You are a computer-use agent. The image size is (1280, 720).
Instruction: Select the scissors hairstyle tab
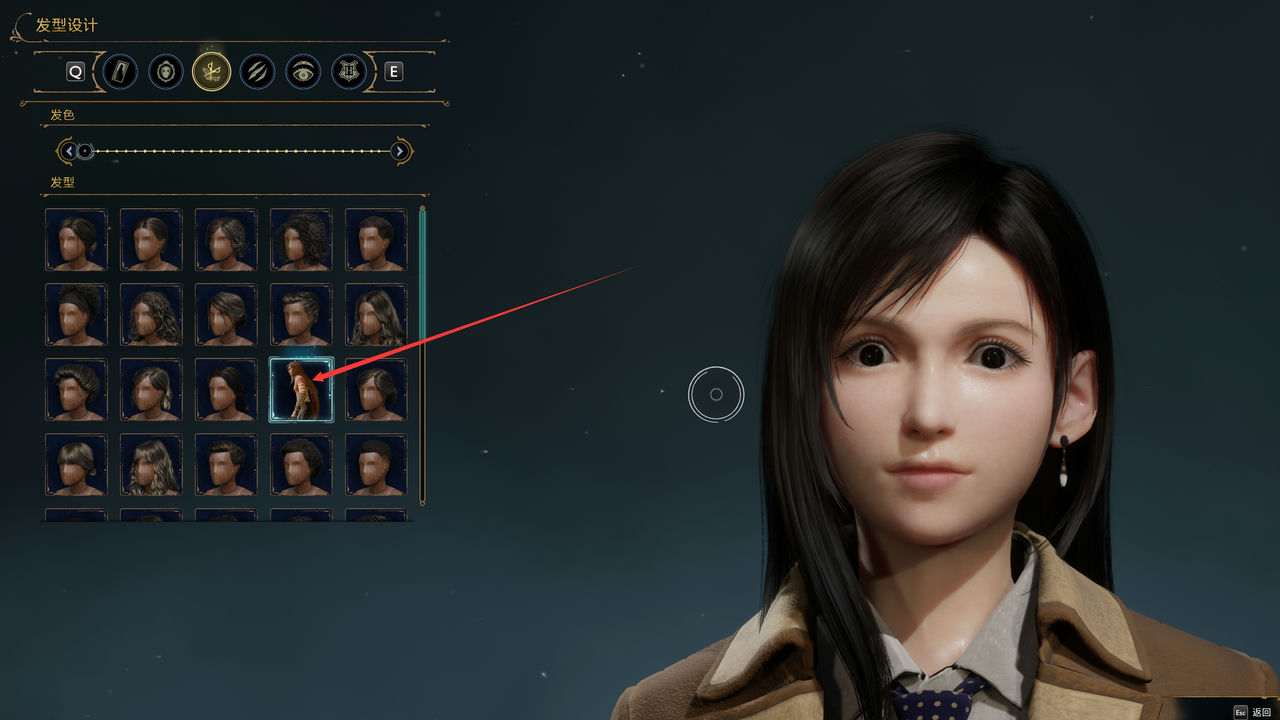click(212, 72)
